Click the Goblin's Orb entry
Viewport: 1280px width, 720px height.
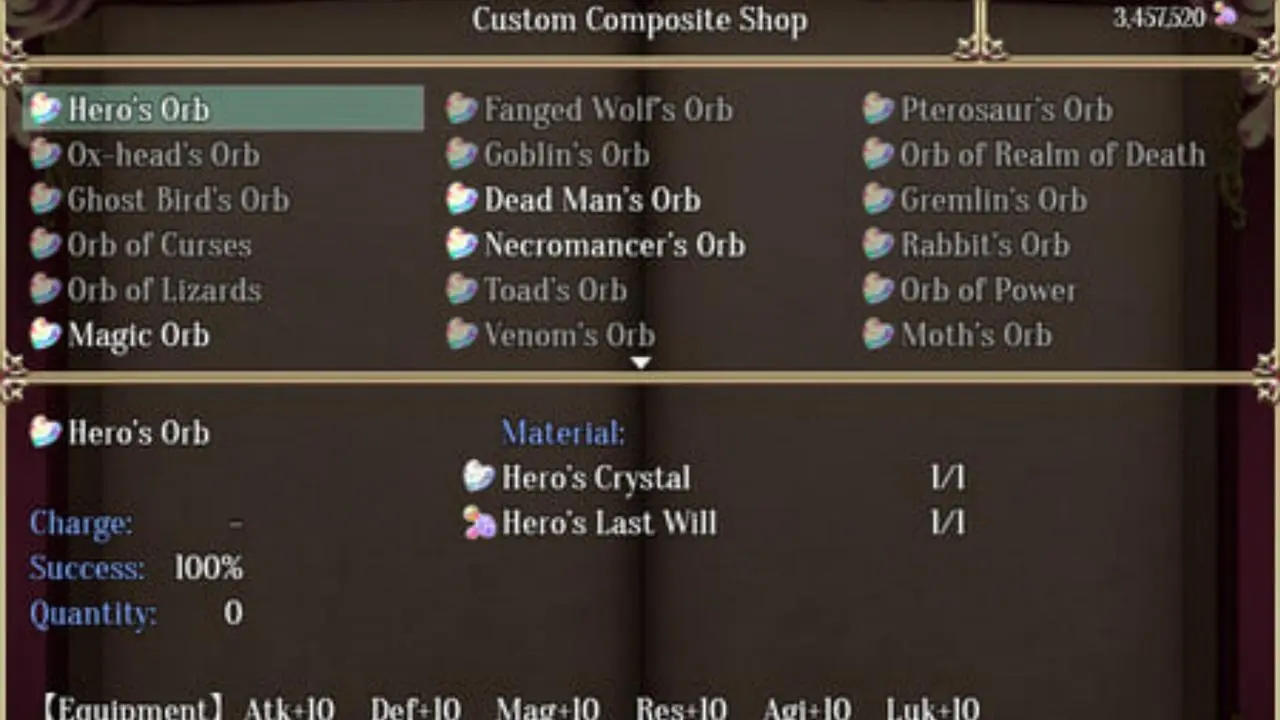(x=566, y=155)
